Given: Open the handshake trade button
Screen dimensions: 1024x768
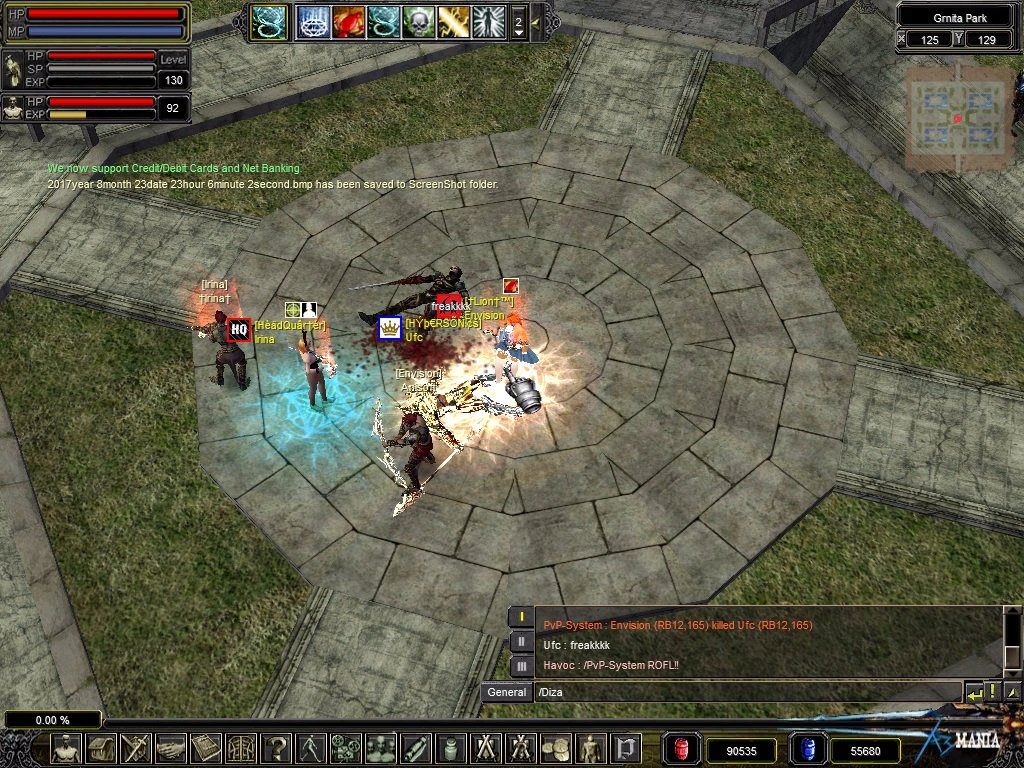Looking at the screenshot, I should 171,748.
